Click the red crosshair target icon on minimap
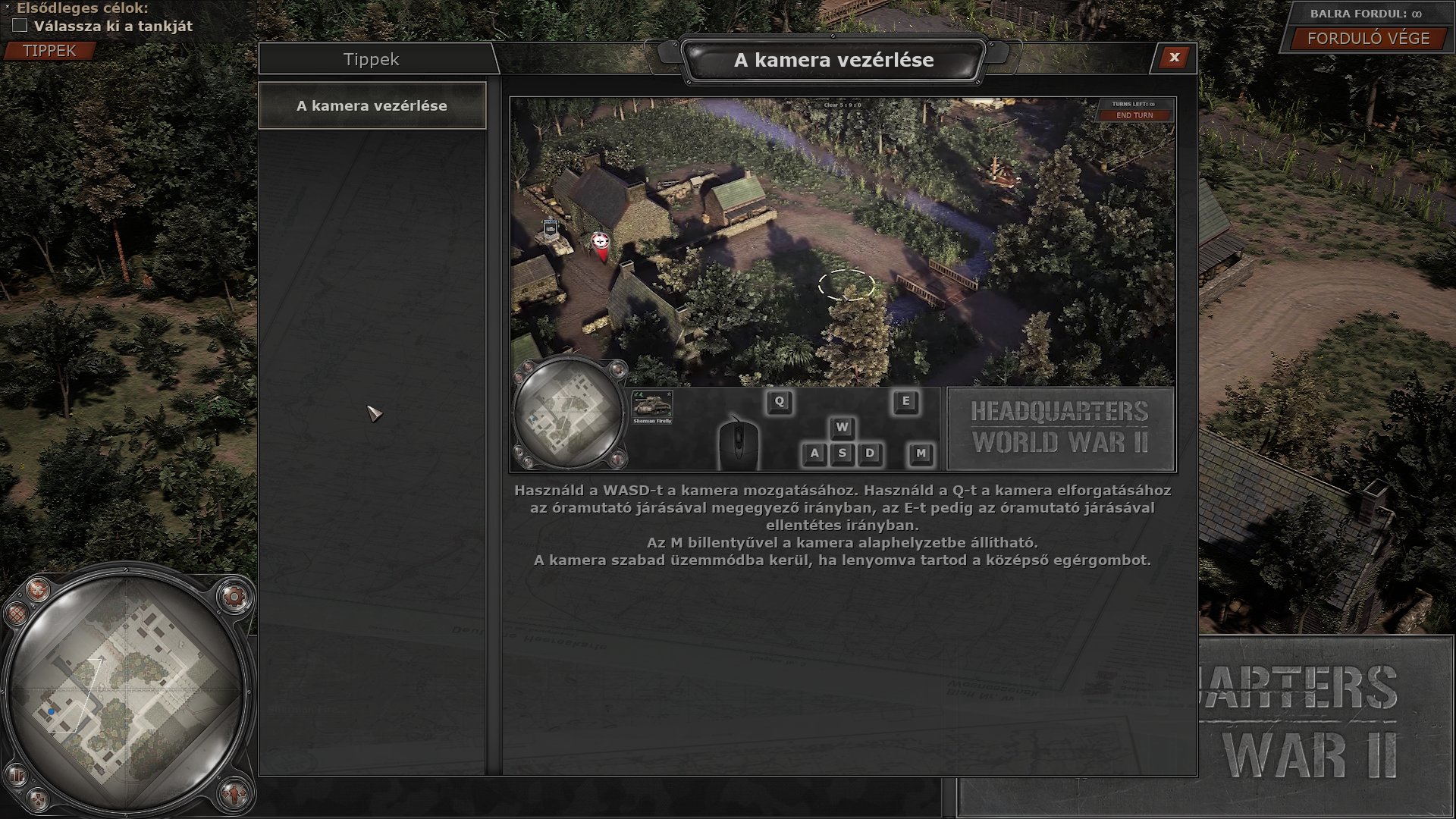 click(x=37, y=588)
